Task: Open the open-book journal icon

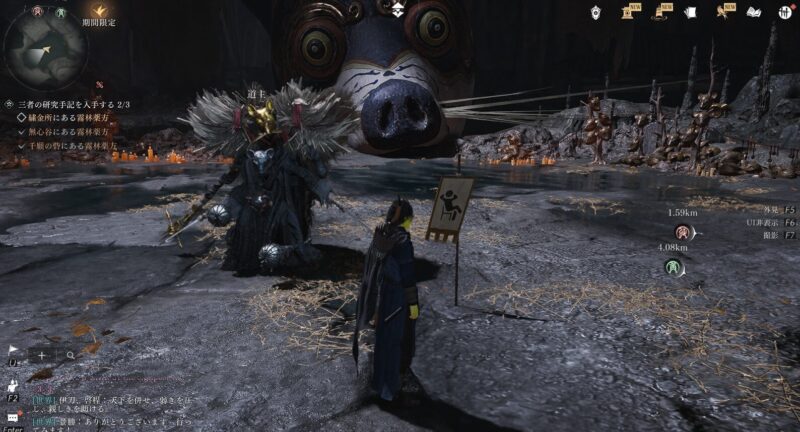Action: point(755,13)
